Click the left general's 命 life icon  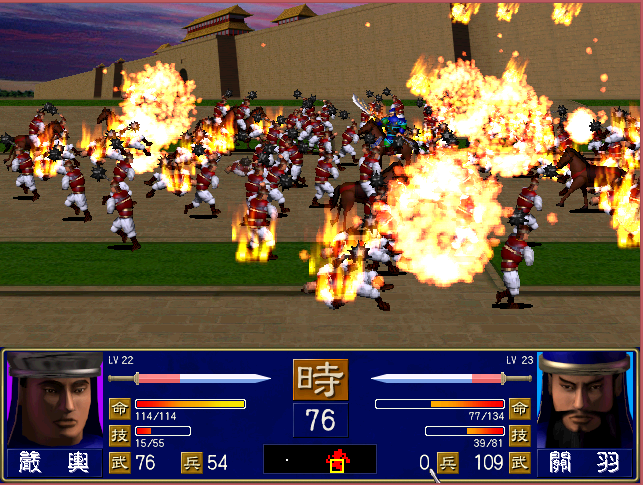[119, 408]
